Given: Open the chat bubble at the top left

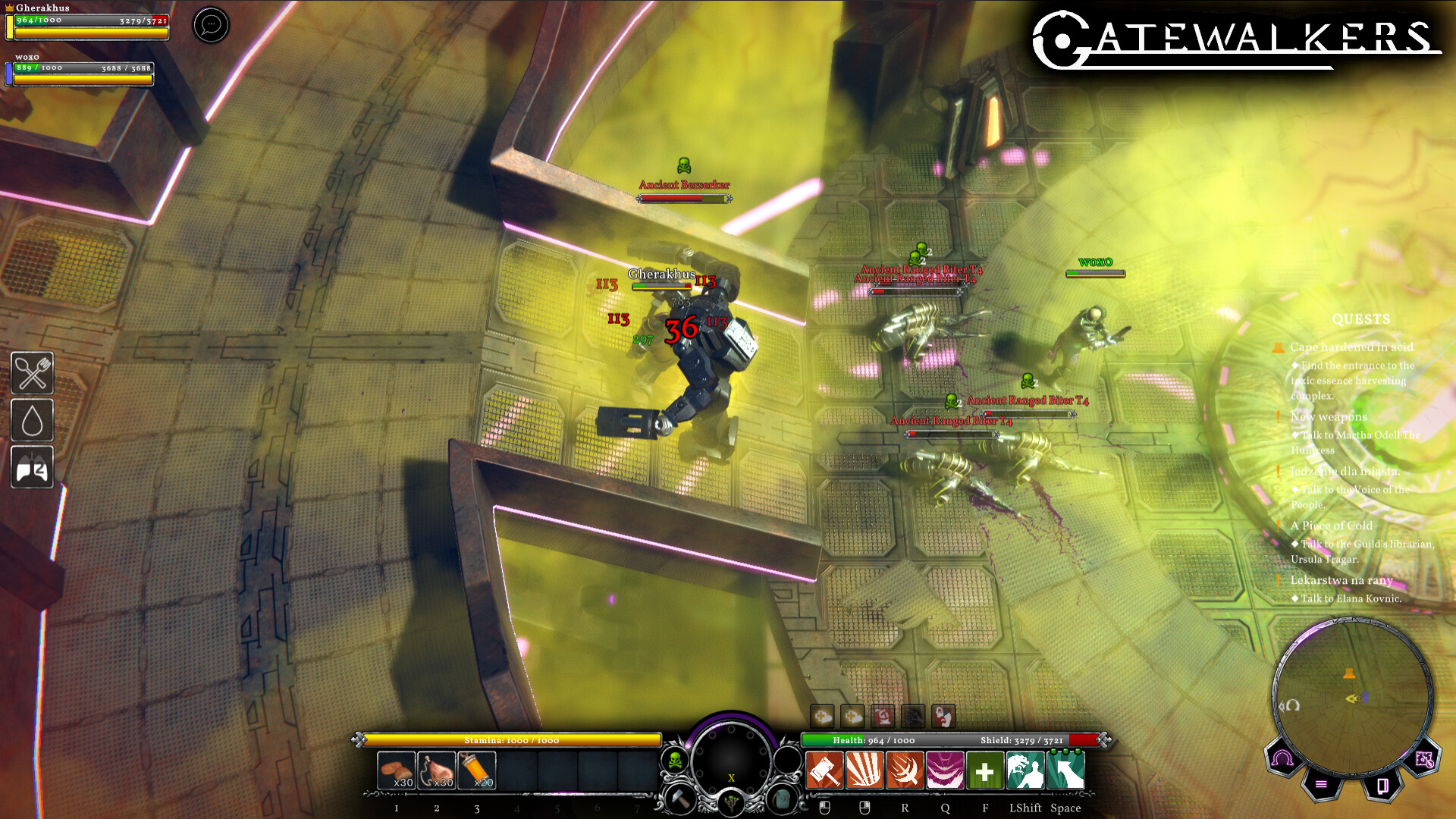Looking at the screenshot, I should pyautogui.click(x=210, y=25).
